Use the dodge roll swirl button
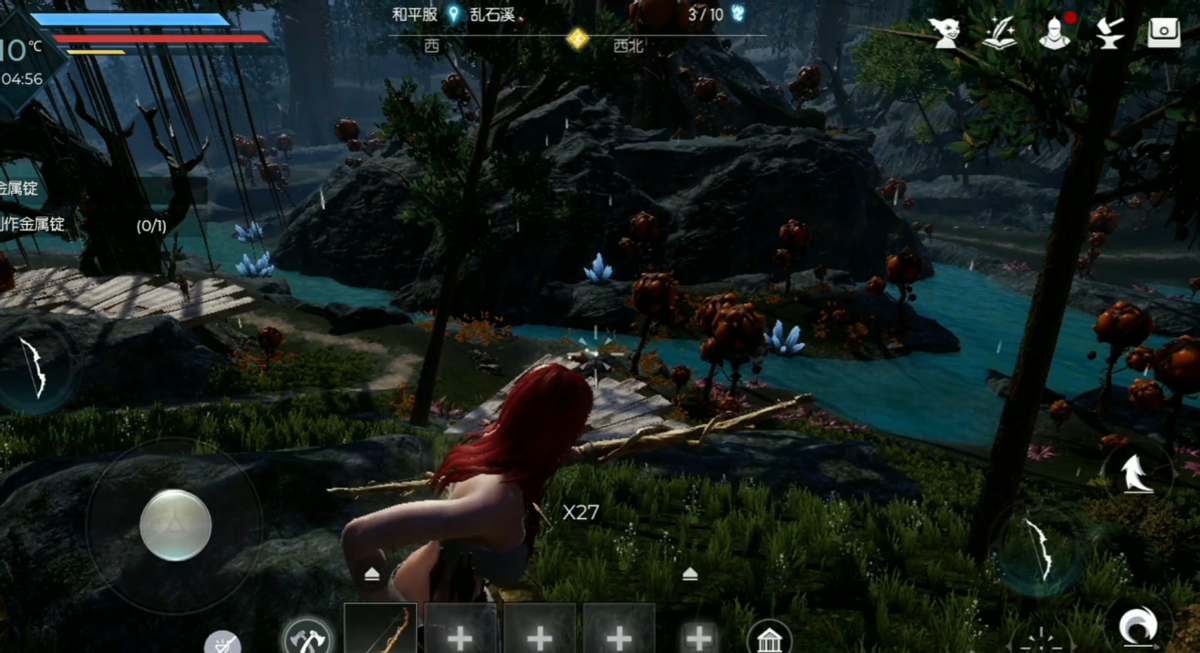 [1138, 626]
